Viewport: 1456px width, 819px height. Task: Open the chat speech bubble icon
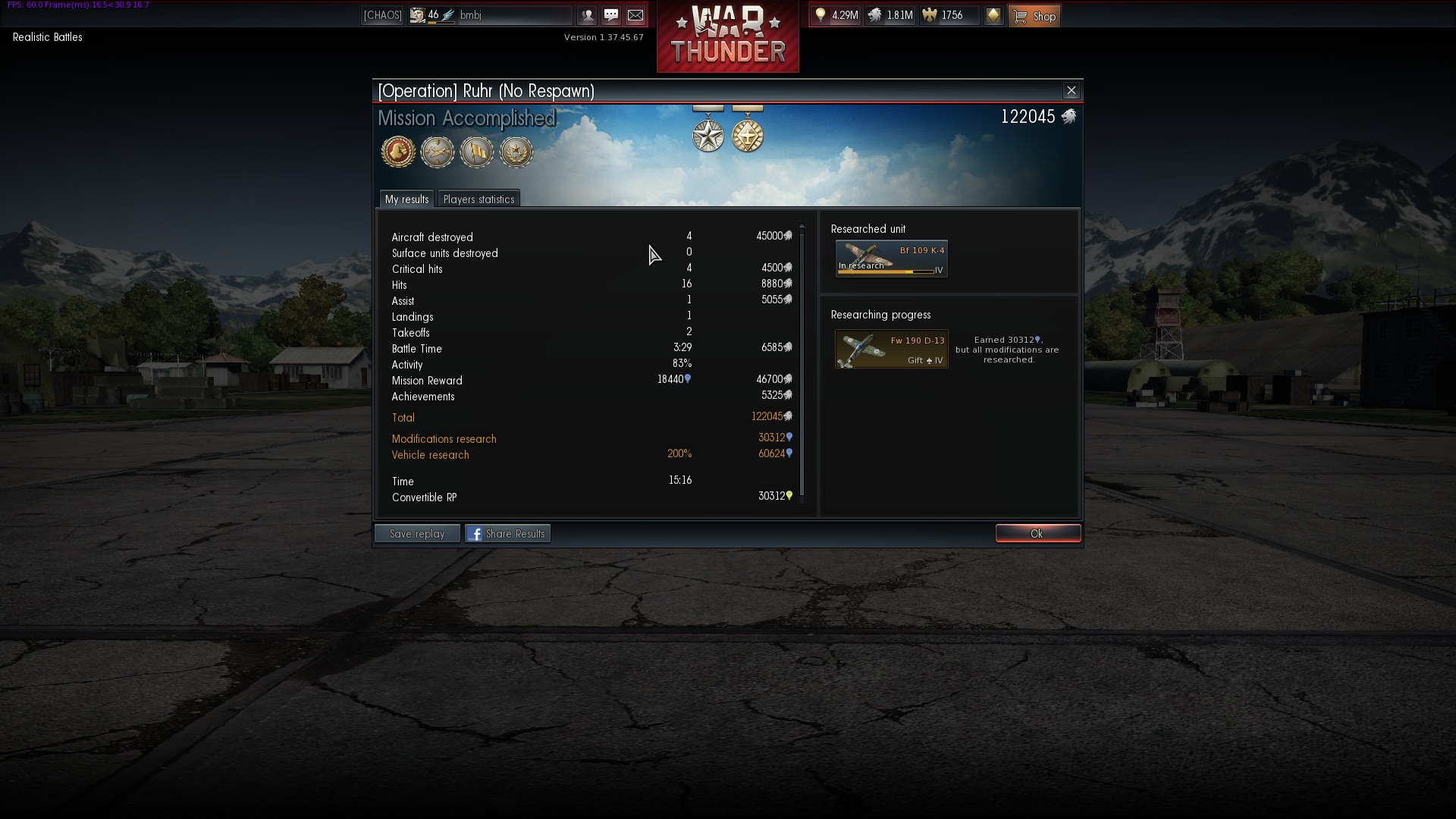611,15
